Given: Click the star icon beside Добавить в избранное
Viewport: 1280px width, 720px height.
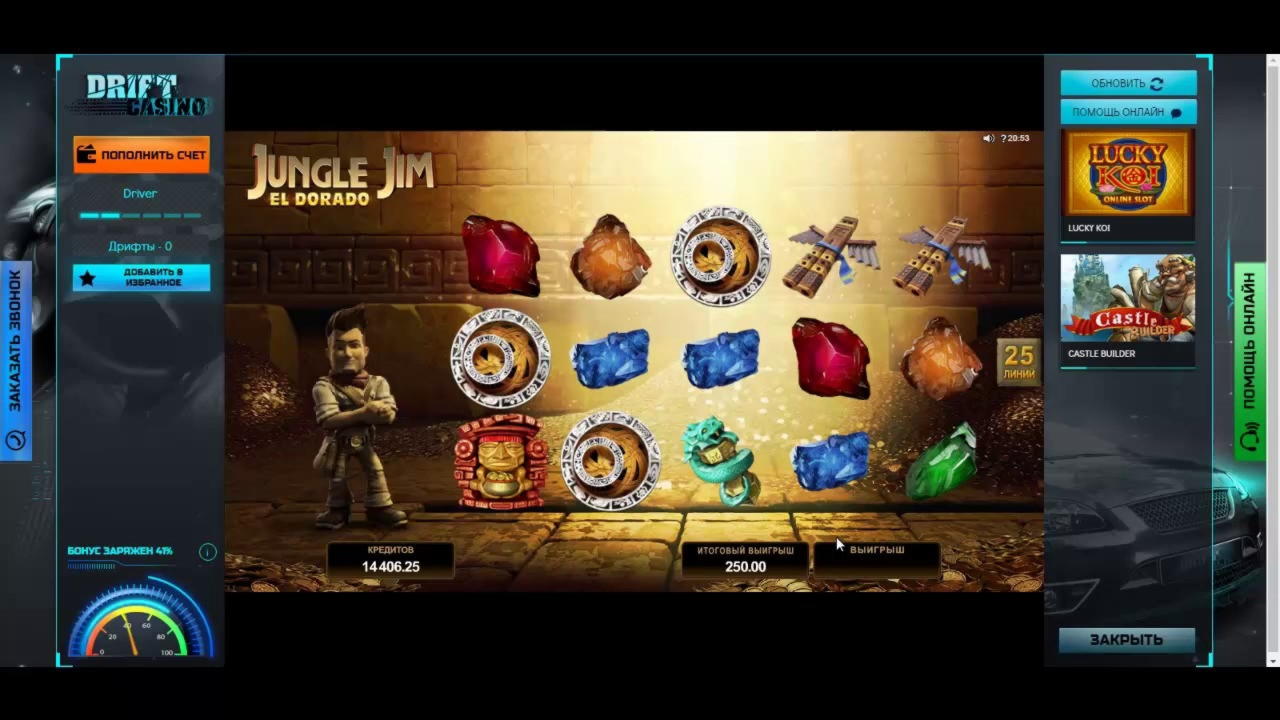Looking at the screenshot, I should pos(88,278).
